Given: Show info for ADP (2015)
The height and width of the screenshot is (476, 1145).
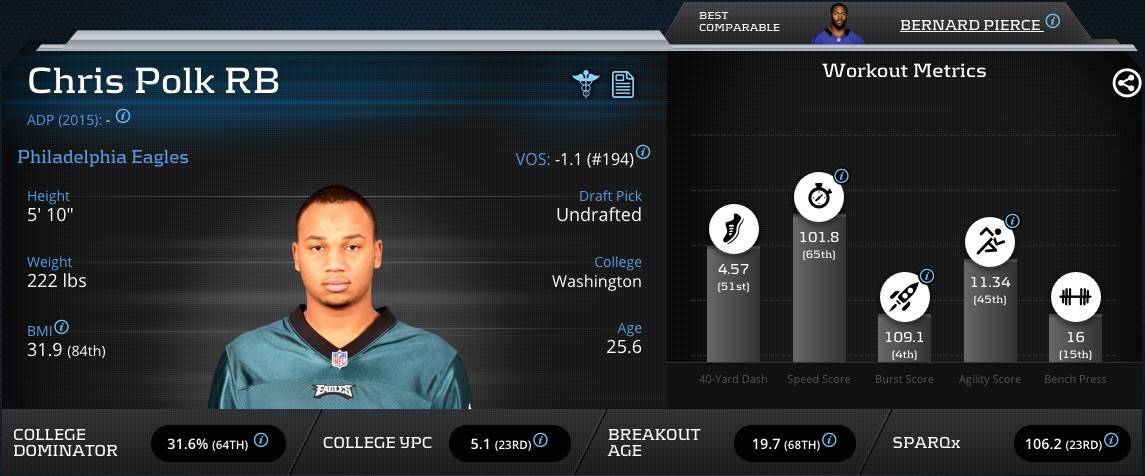Looking at the screenshot, I should coord(123,116).
